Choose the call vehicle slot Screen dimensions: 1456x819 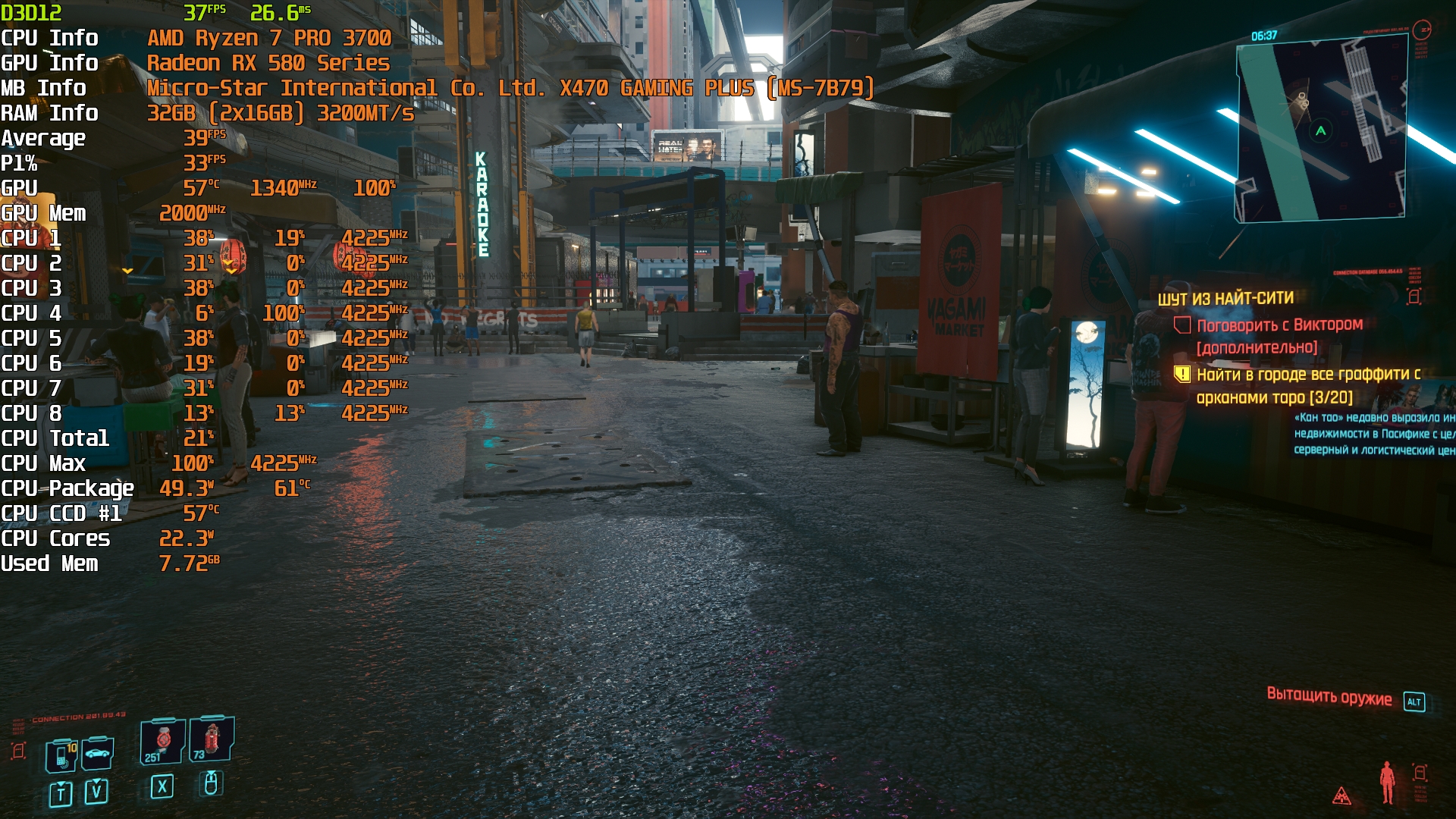[x=98, y=754]
